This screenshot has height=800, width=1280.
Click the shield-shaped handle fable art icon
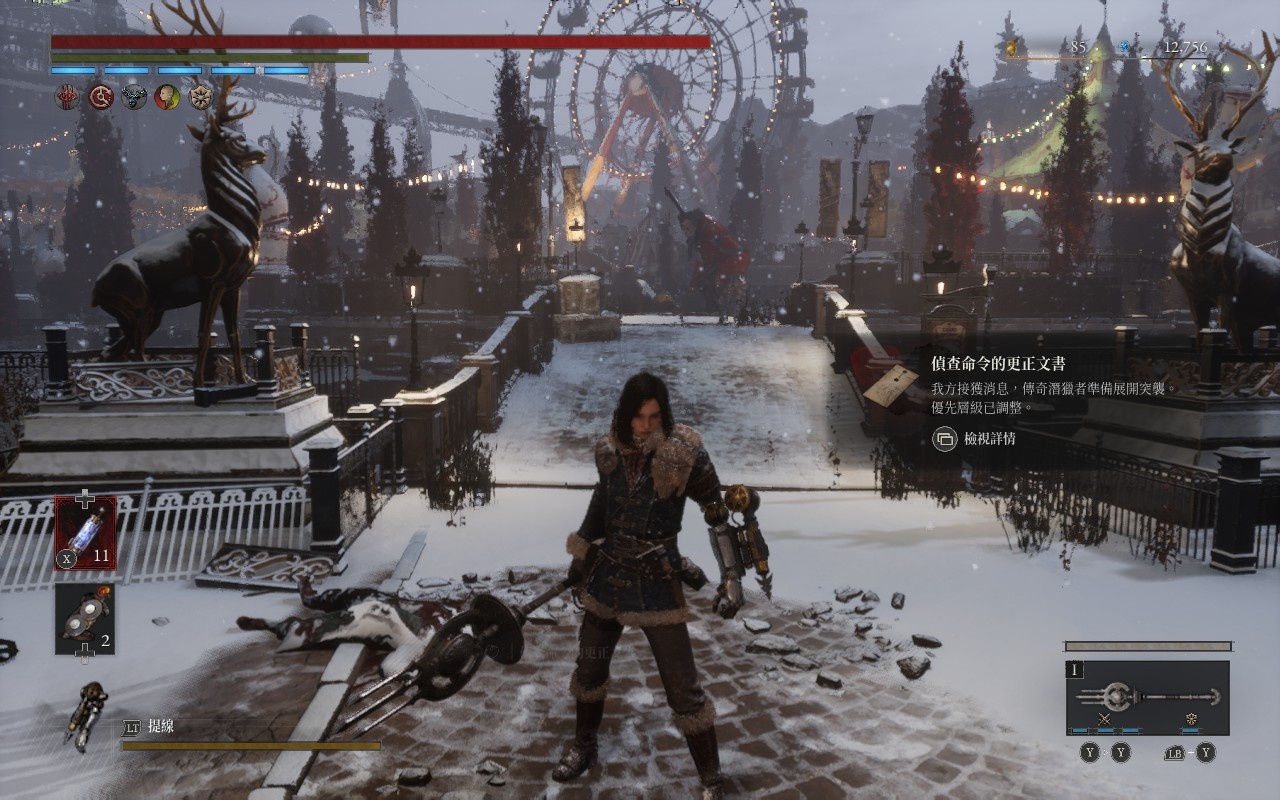[x=1191, y=720]
